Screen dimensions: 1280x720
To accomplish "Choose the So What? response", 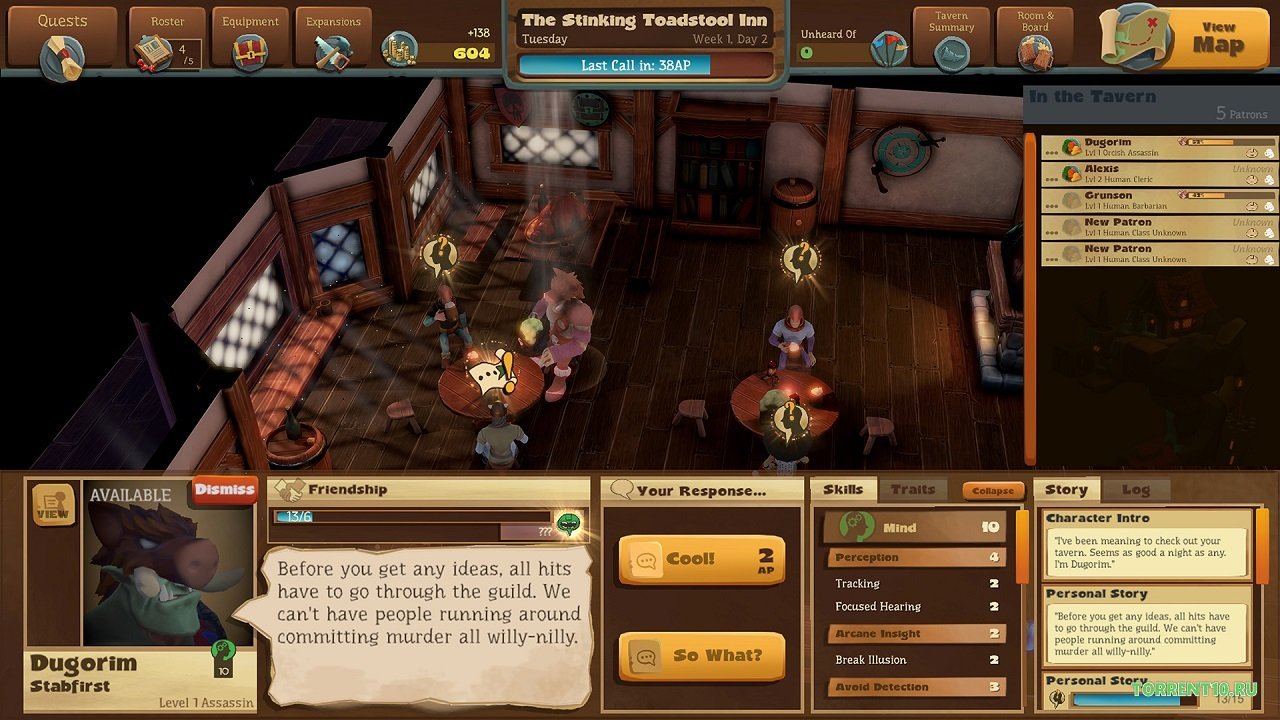I will [700, 655].
